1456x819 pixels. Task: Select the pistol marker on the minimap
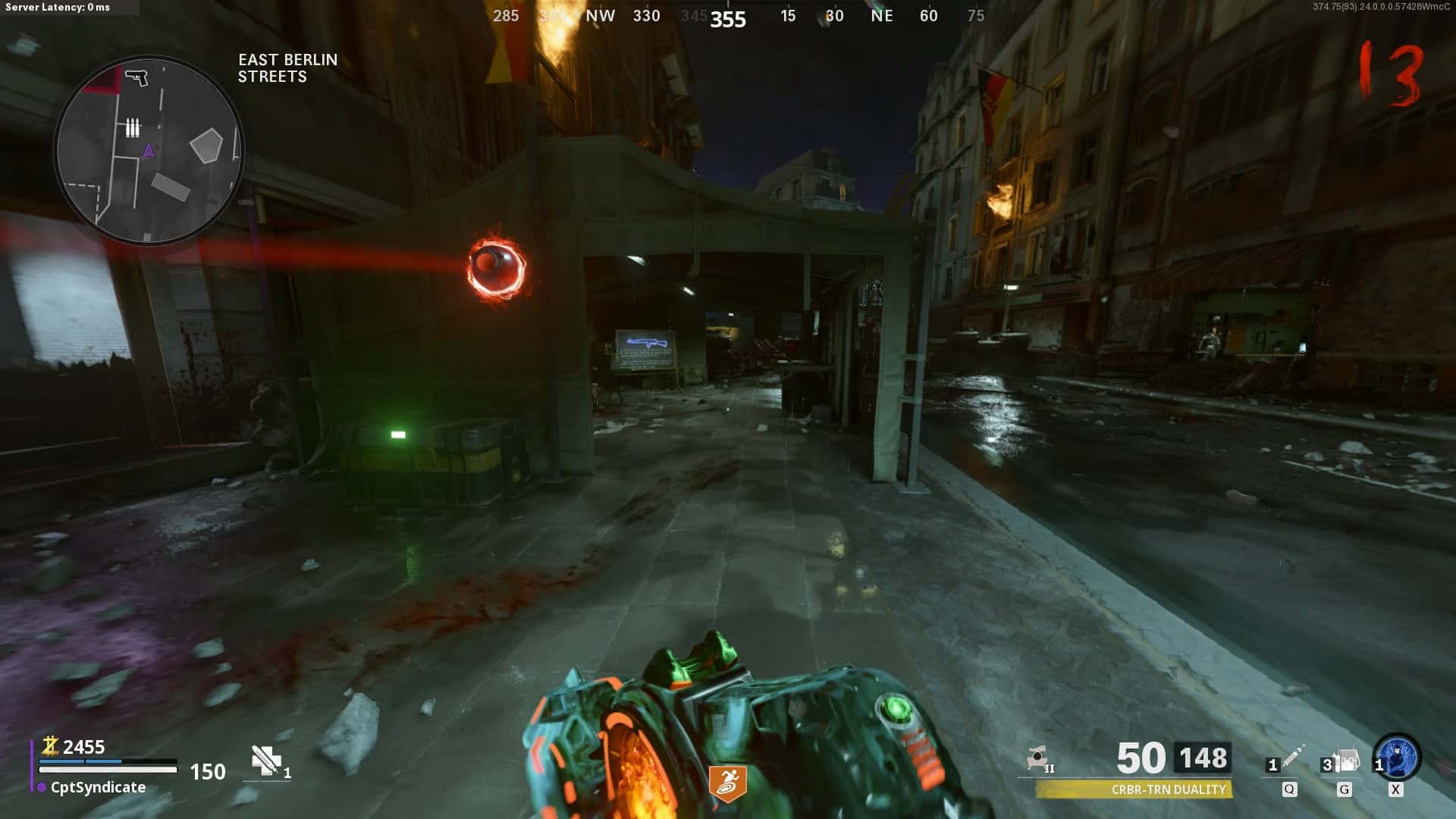tap(136, 77)
